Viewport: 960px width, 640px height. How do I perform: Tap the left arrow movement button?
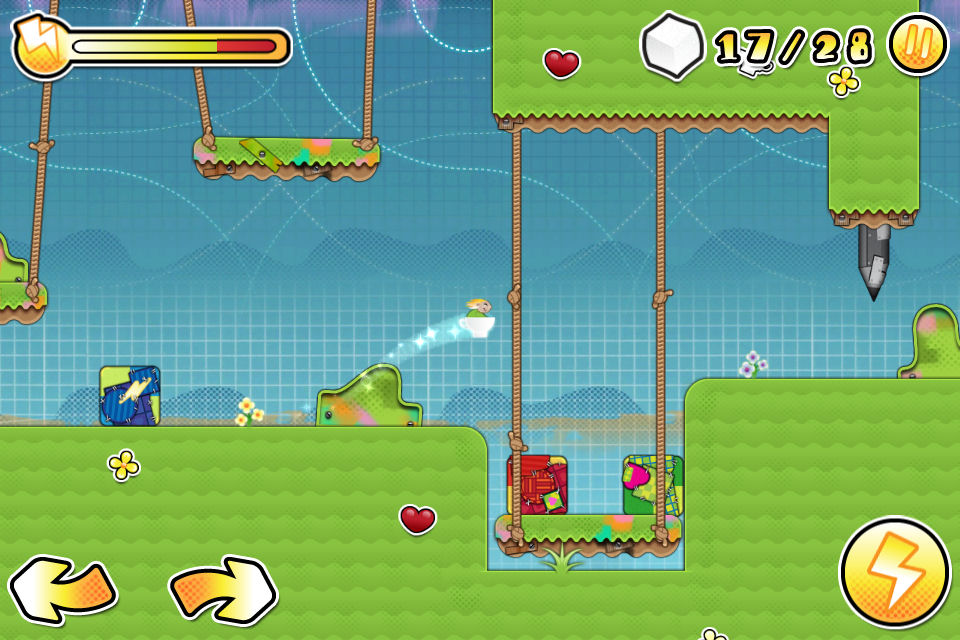[x=62, y=590]
